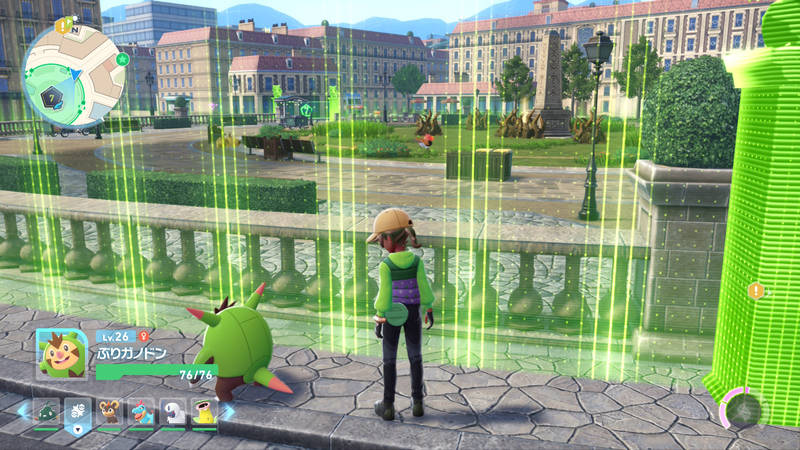Select the highlighted party slot with down arrow

click(78, 411)
